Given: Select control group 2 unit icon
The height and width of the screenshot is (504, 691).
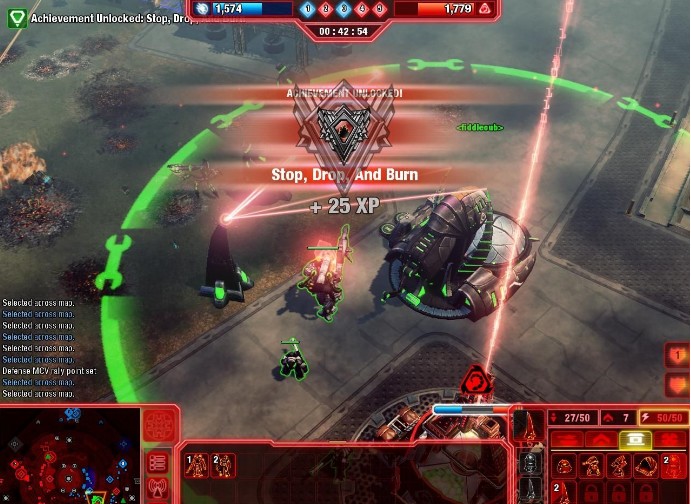Looking at the screenshot, I should pos(224,464).
